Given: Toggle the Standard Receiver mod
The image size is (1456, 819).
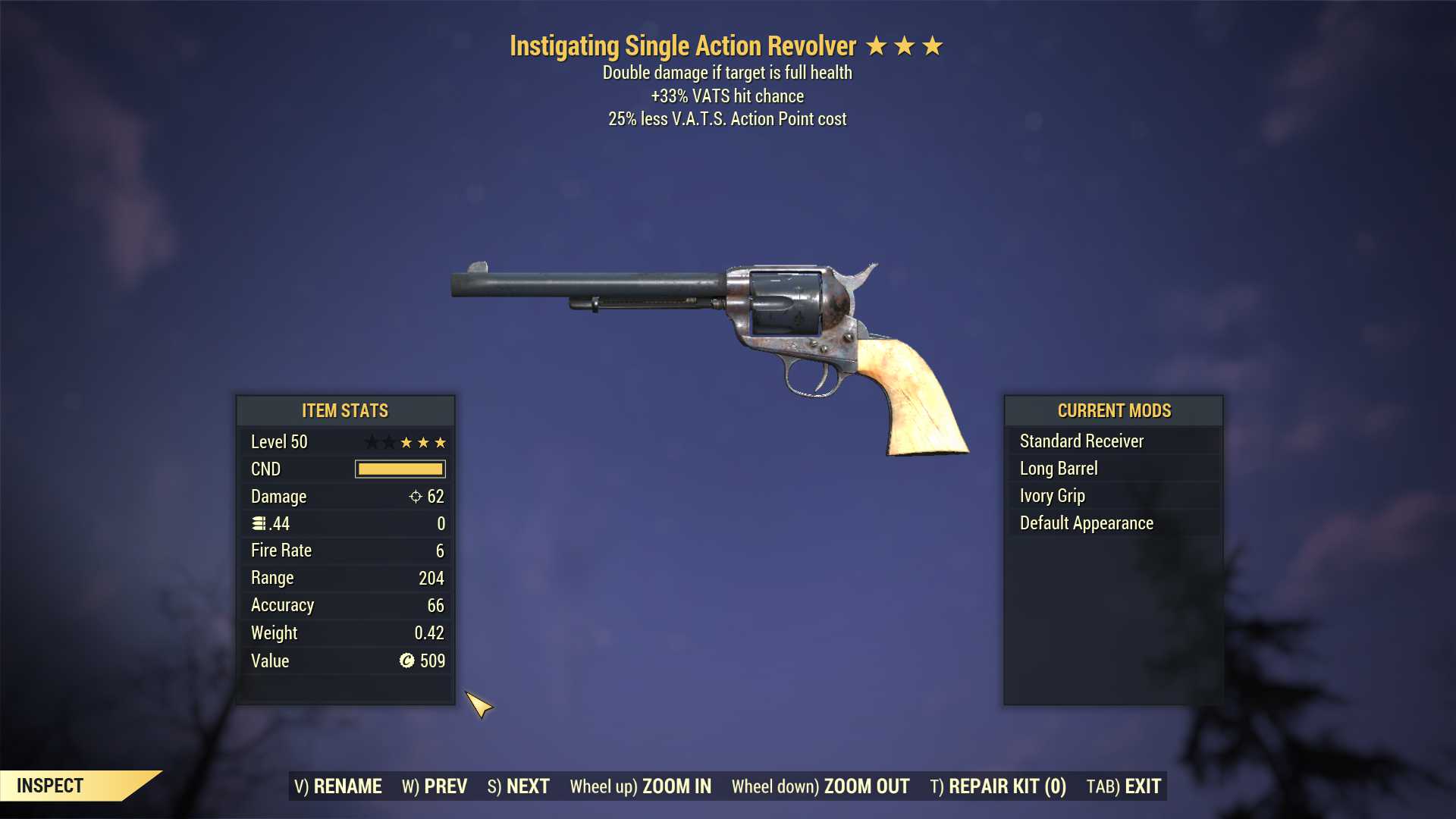Looking at the screenshot, I should point(1081,441).
